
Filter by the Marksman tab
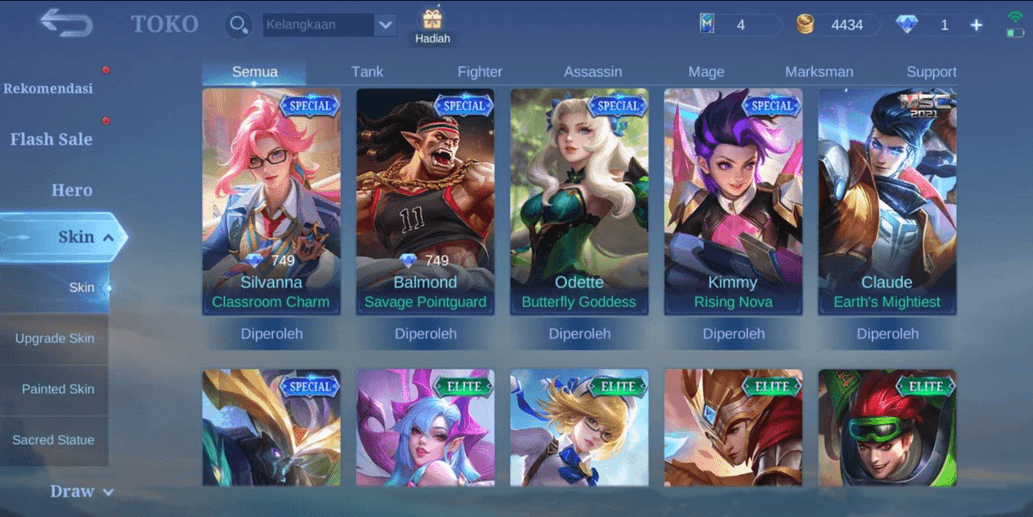819,72
